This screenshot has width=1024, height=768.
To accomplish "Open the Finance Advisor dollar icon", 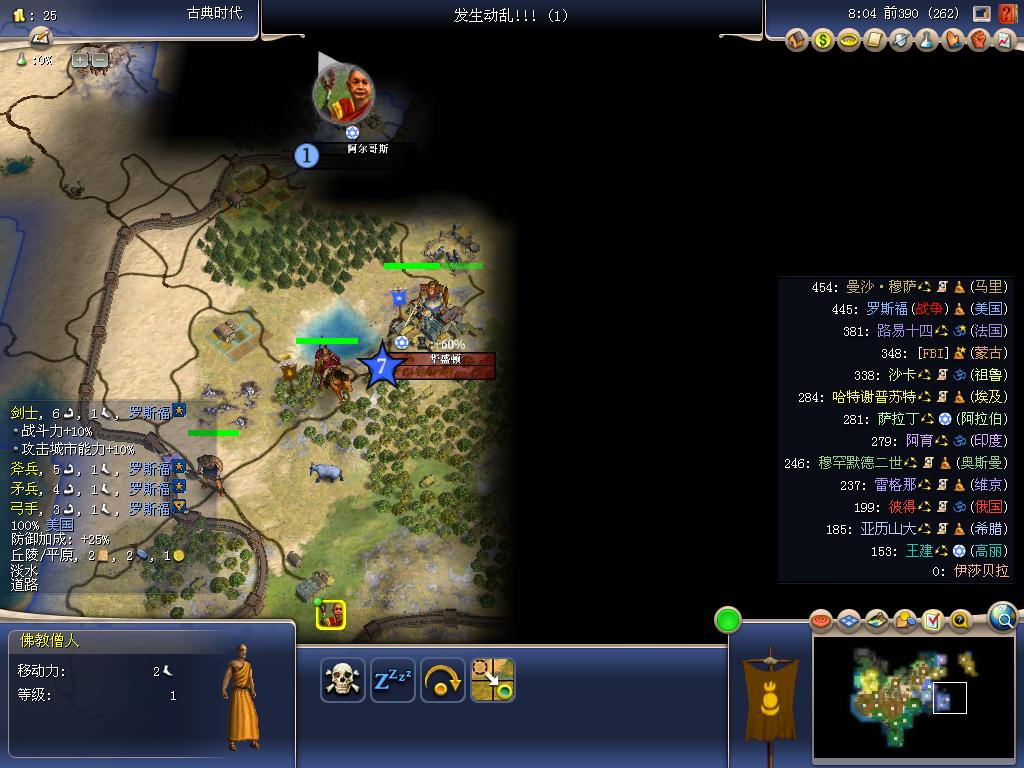I will pos(823,41).
